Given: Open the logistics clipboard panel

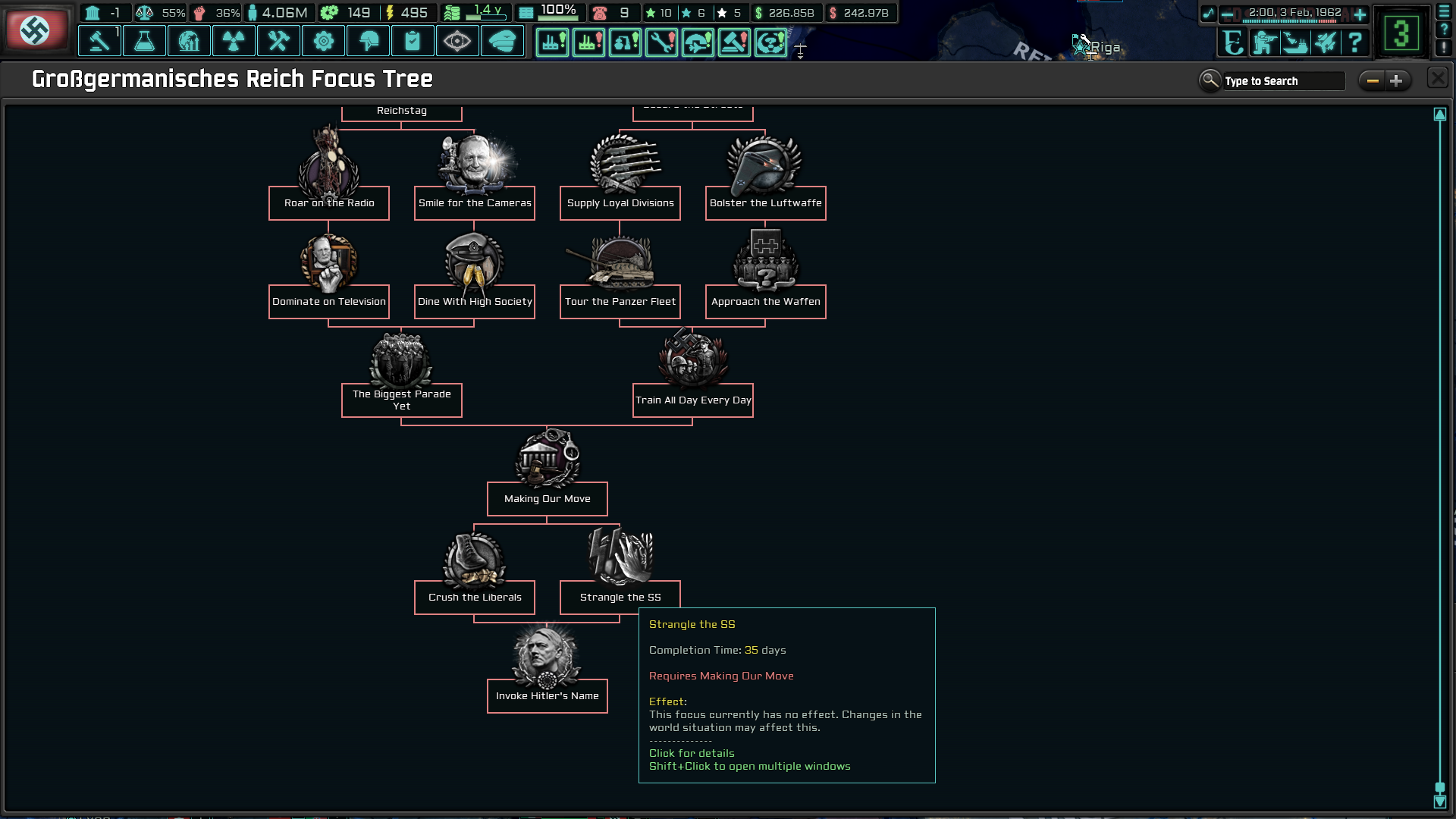Looking at the screenshot, I should pyautogui.click(x=413, y=41).
